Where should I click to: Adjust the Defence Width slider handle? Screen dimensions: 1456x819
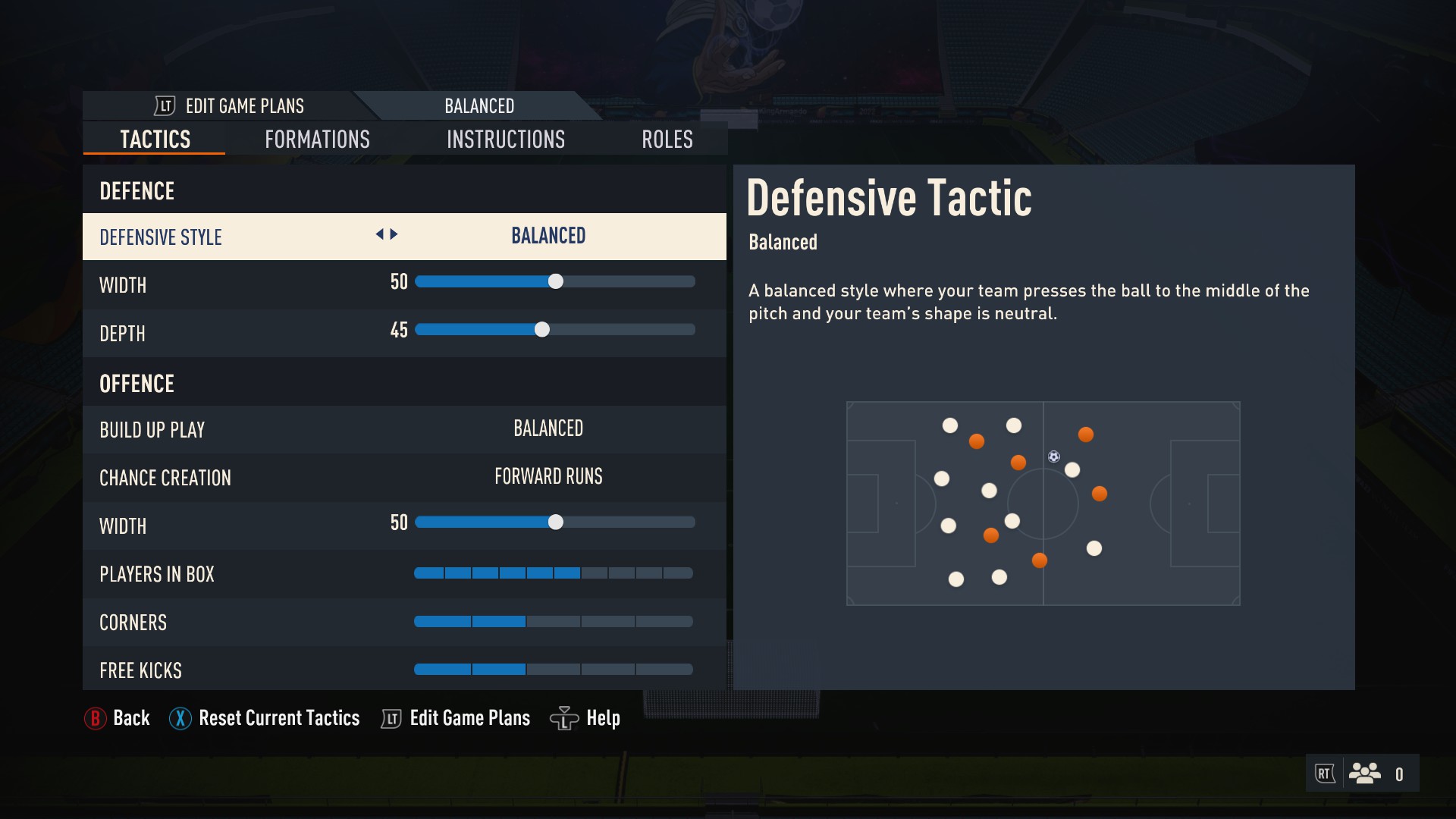[556, 281]
